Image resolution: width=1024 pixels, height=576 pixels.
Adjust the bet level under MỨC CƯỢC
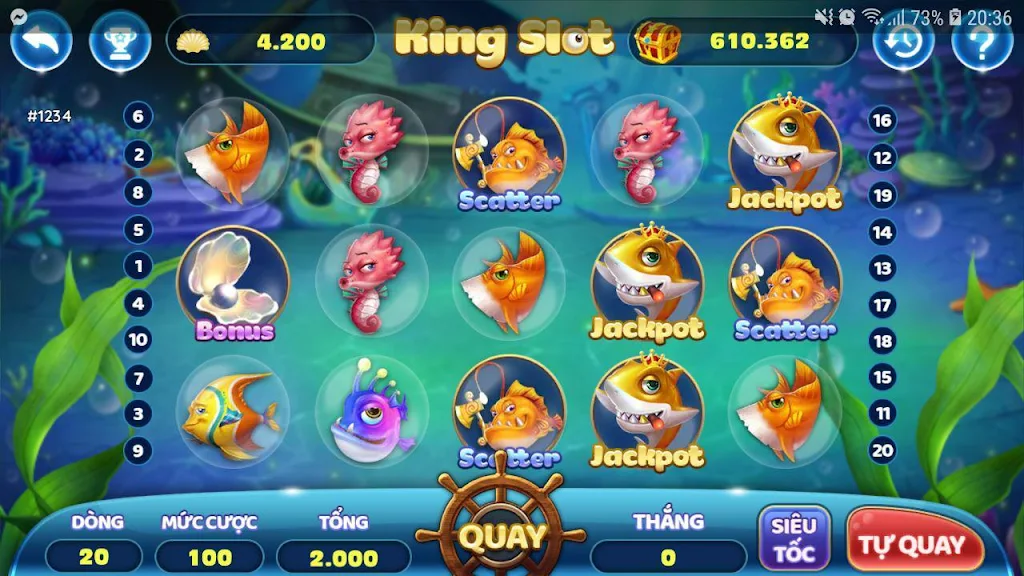(210, 557)
